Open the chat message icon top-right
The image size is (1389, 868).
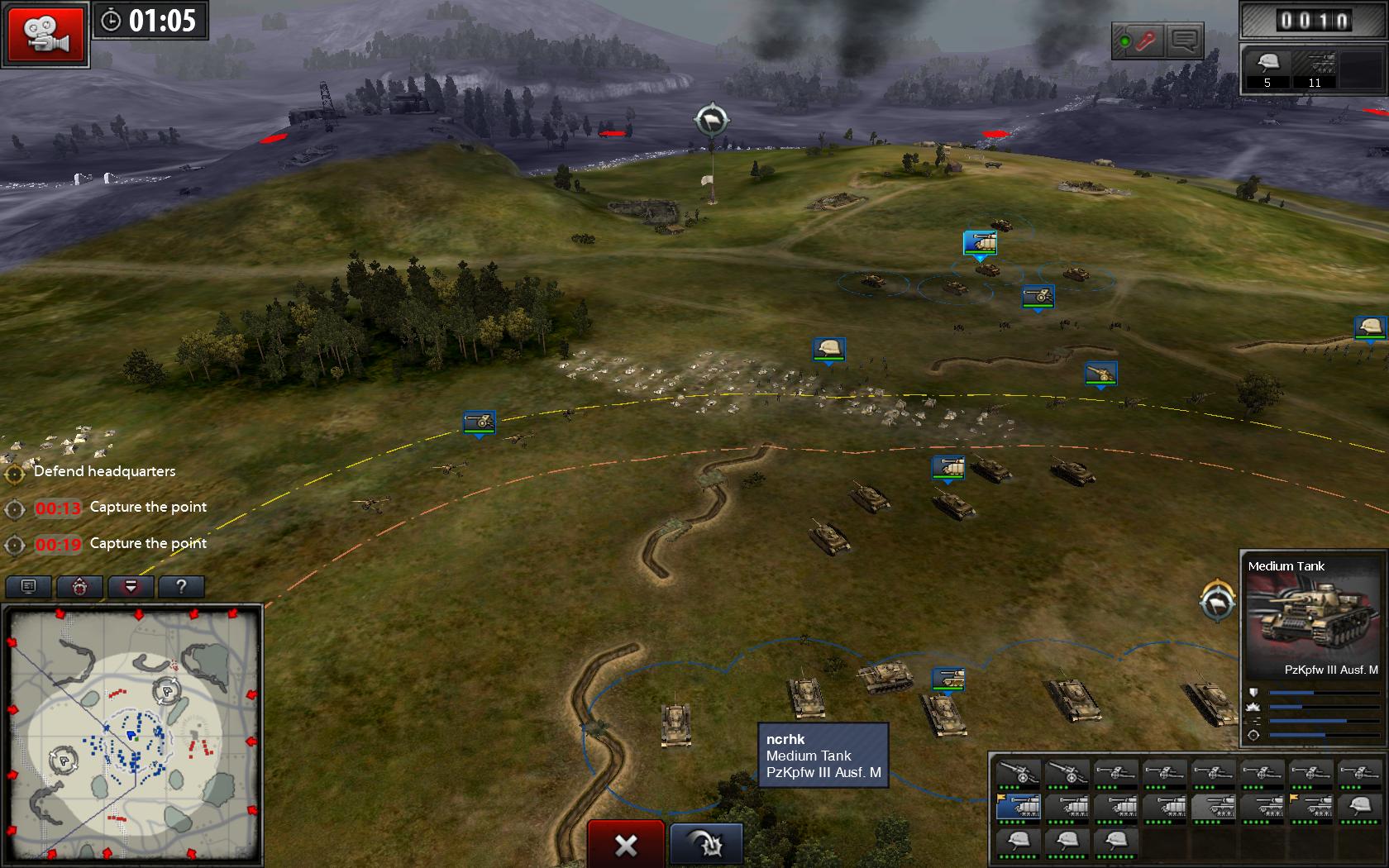pyautogui.click(x=1184, y=39)
